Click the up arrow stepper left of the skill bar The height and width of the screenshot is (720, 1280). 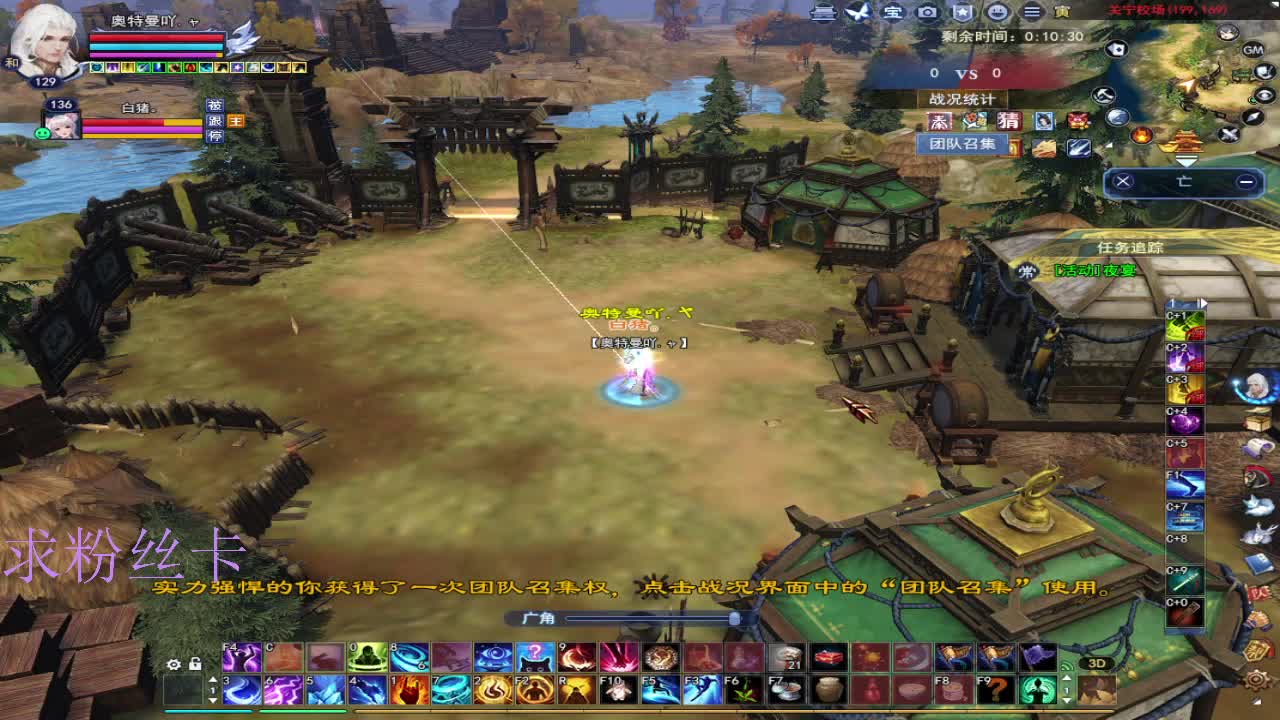214,680
